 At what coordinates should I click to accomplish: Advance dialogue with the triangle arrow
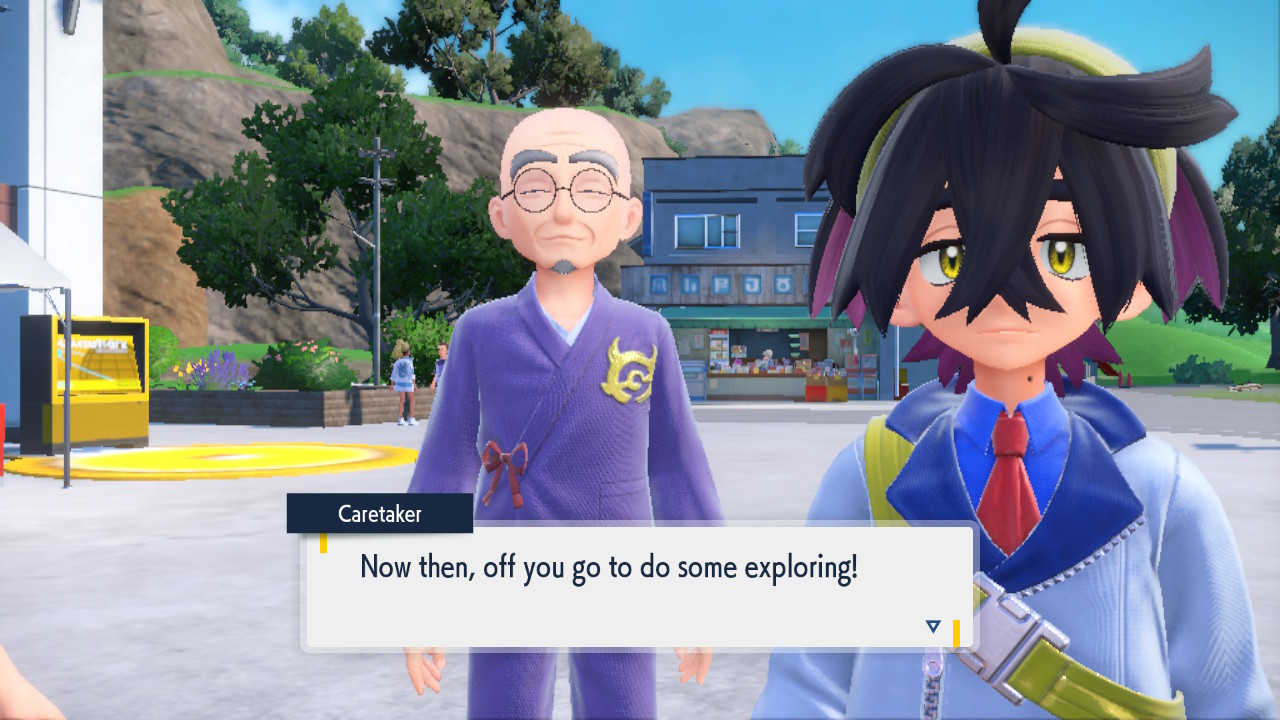(x=933, y=627)
